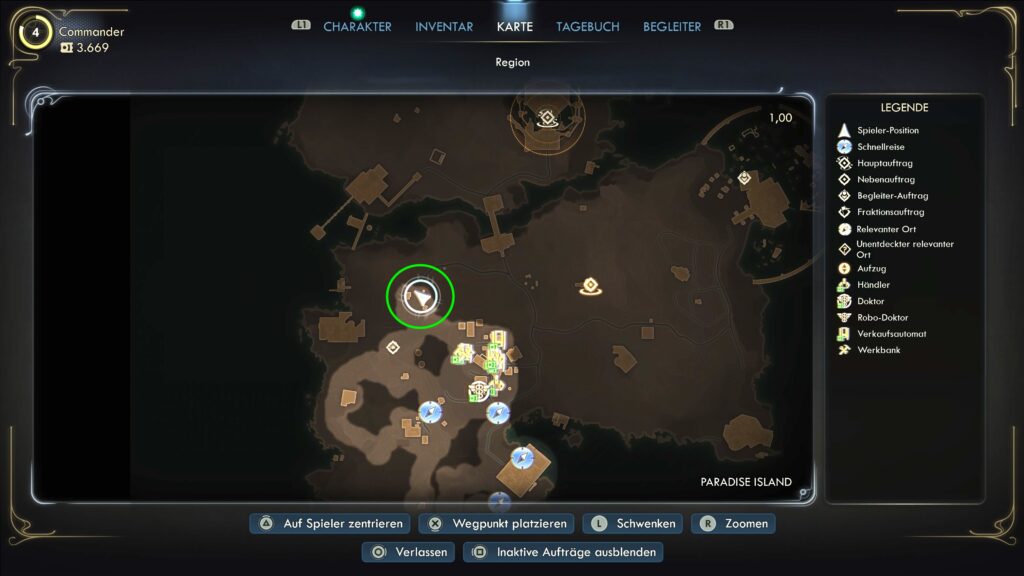Image resolution: width=1024 pixels, height=576 pixels.
Task: Click the Werkbank legend entry
Action: pos(878,350)
